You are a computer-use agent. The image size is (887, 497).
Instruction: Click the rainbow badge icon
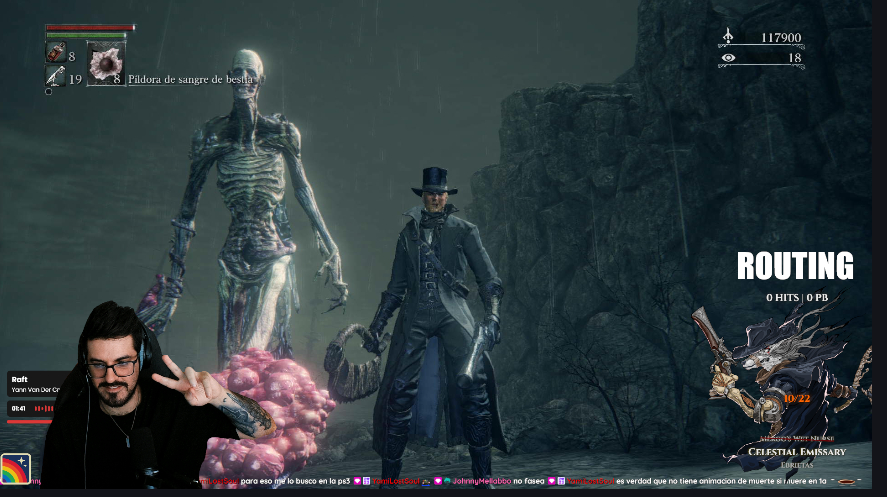click(x=16, y=469)
